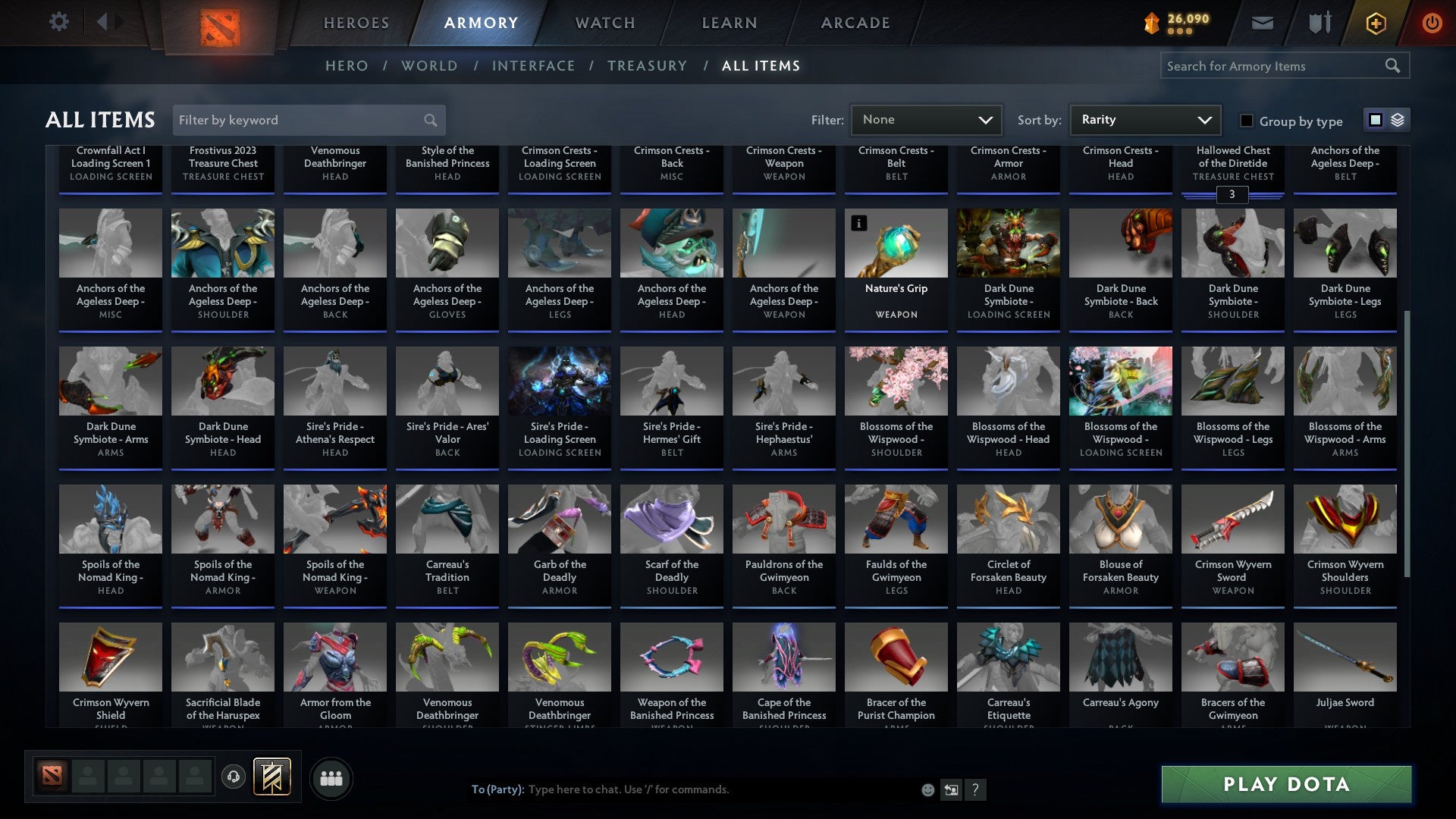Open the settings gear icon

[59, 22]
